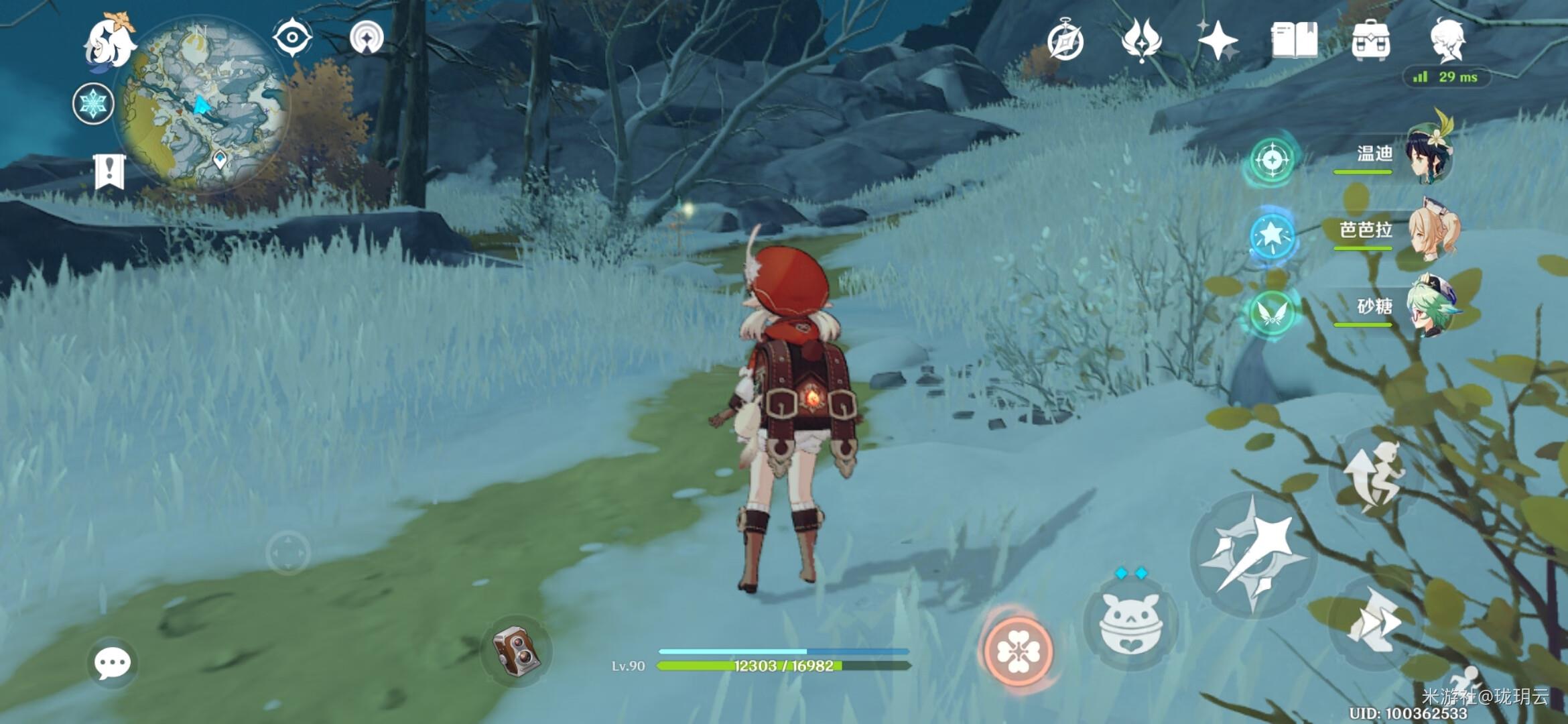This screenshot has width=1568, height=724.
Task: Activate the Jumpy Dumpty elemental skill
Action: (x=1131, y=625)
